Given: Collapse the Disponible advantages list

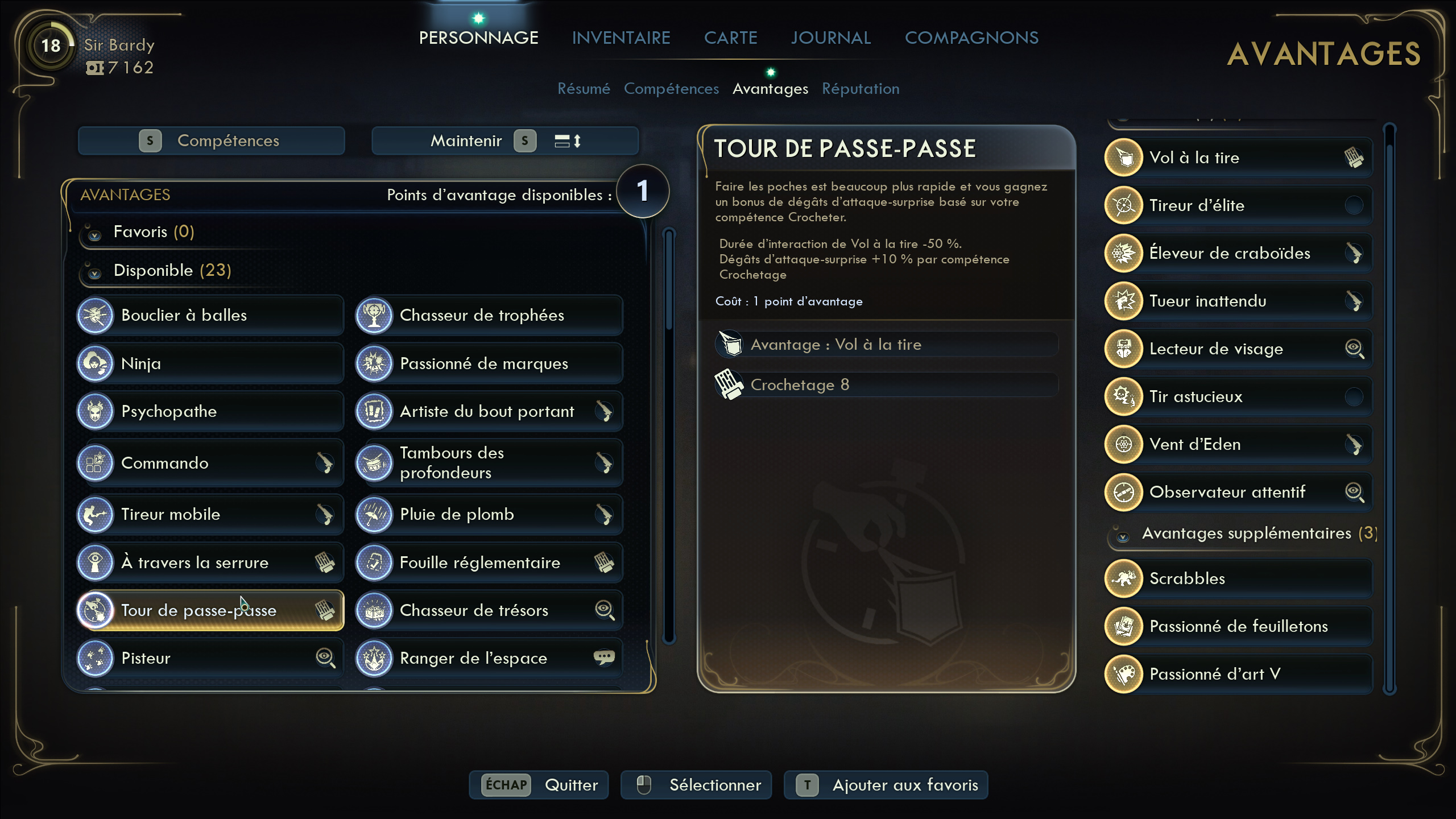Looking at the screenshot, I should pyautogui.click(x=95, y=273).
